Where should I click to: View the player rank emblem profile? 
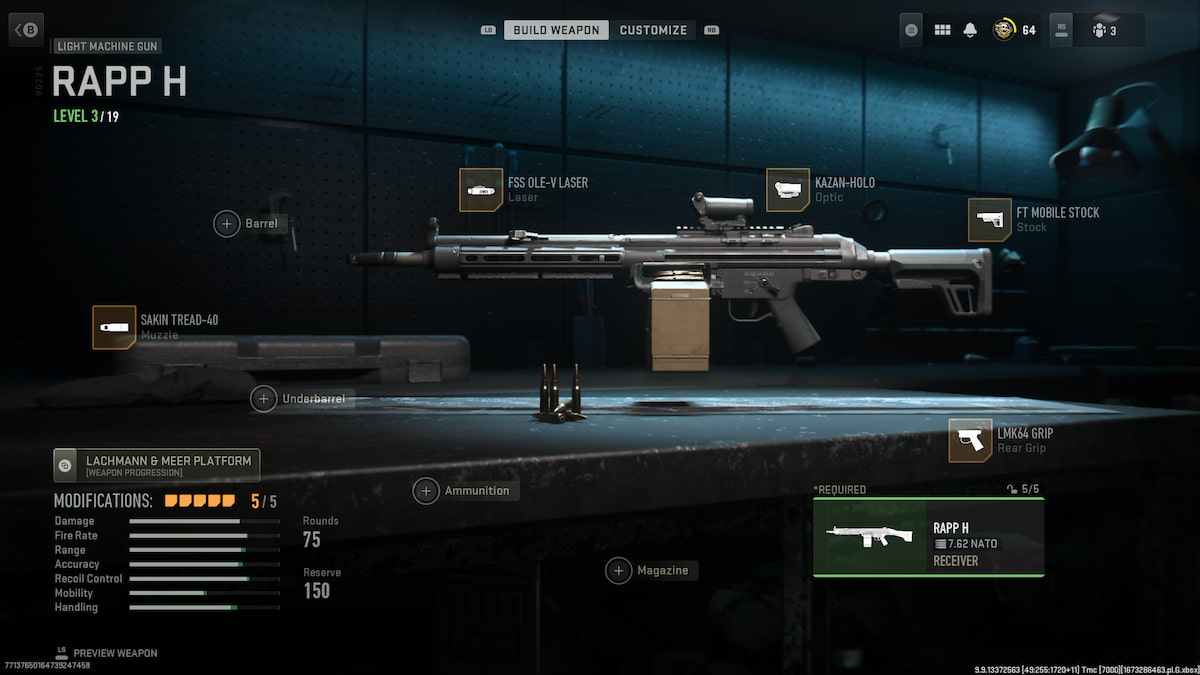1003,30
